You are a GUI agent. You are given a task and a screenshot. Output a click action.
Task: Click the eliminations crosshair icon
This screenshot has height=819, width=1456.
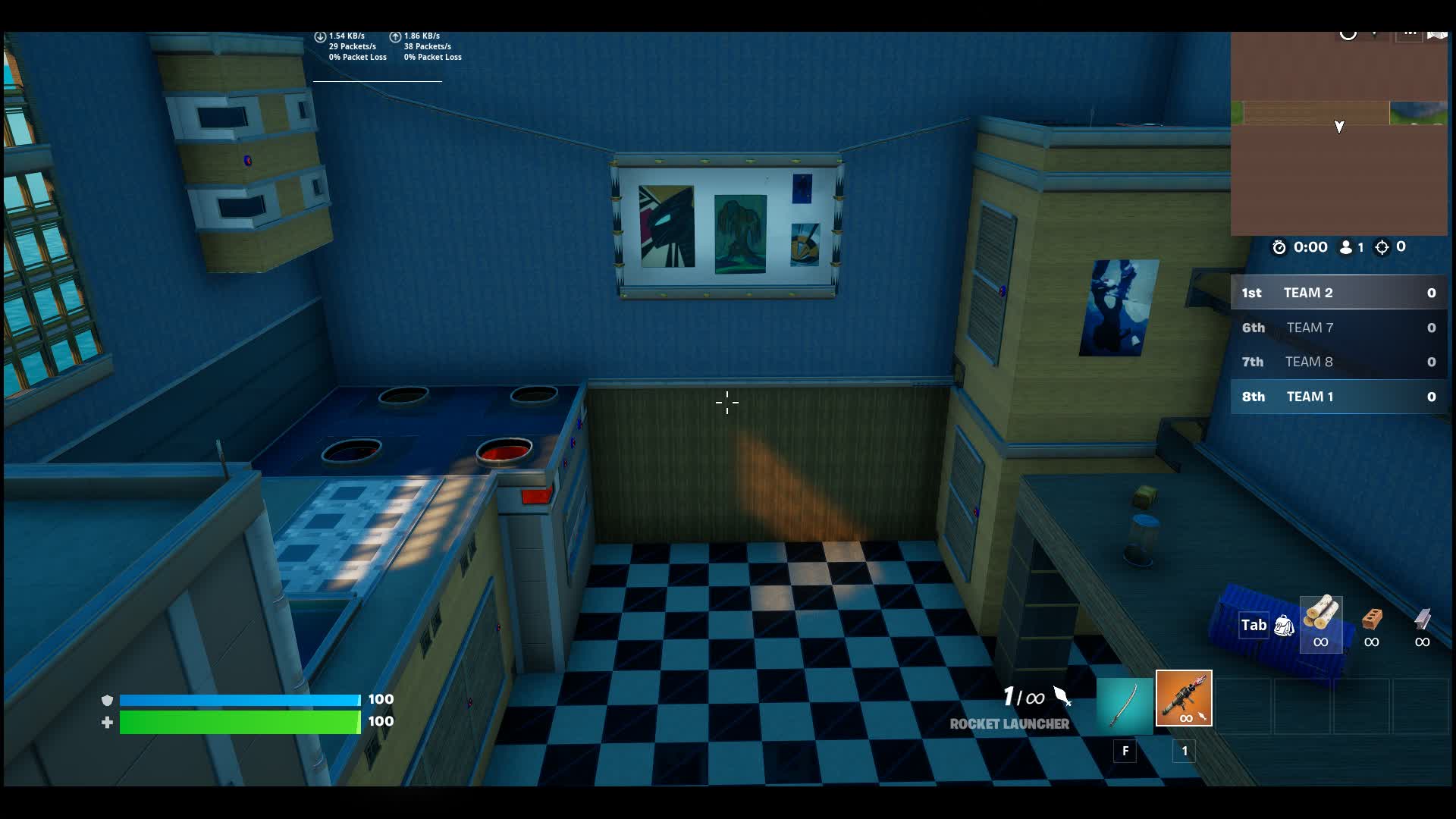point(1383,246)
